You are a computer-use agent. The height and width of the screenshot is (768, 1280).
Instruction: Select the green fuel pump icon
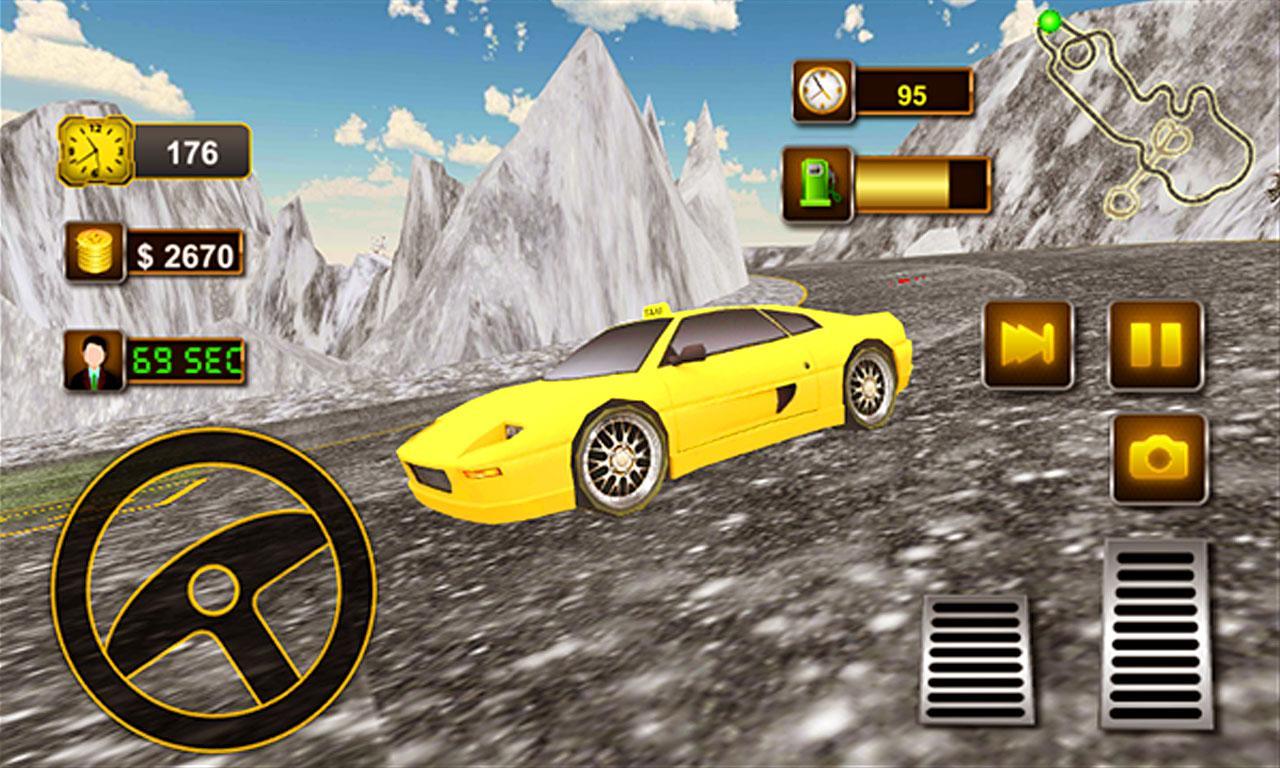[817, 184]
